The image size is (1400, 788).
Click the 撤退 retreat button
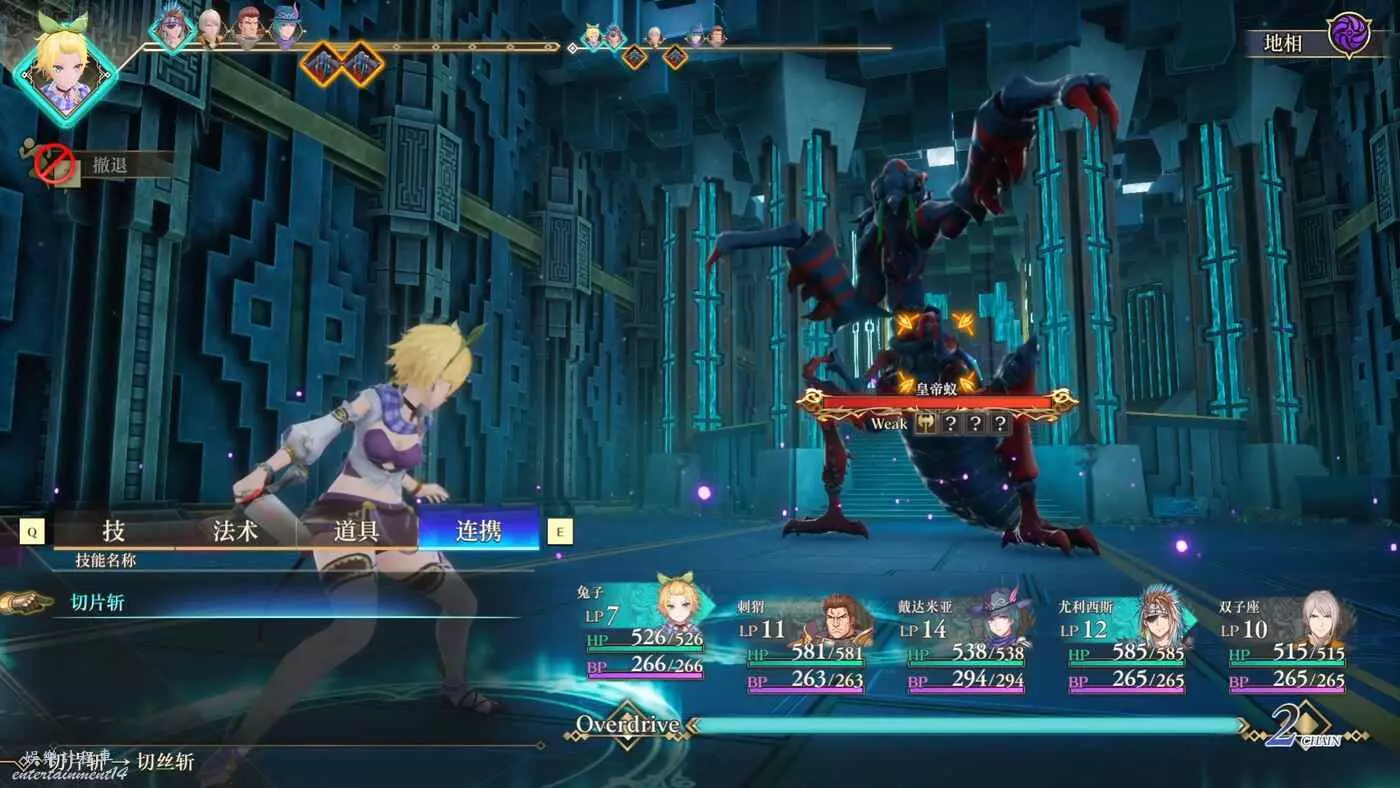pyautogui.click(x=110, y=165)
